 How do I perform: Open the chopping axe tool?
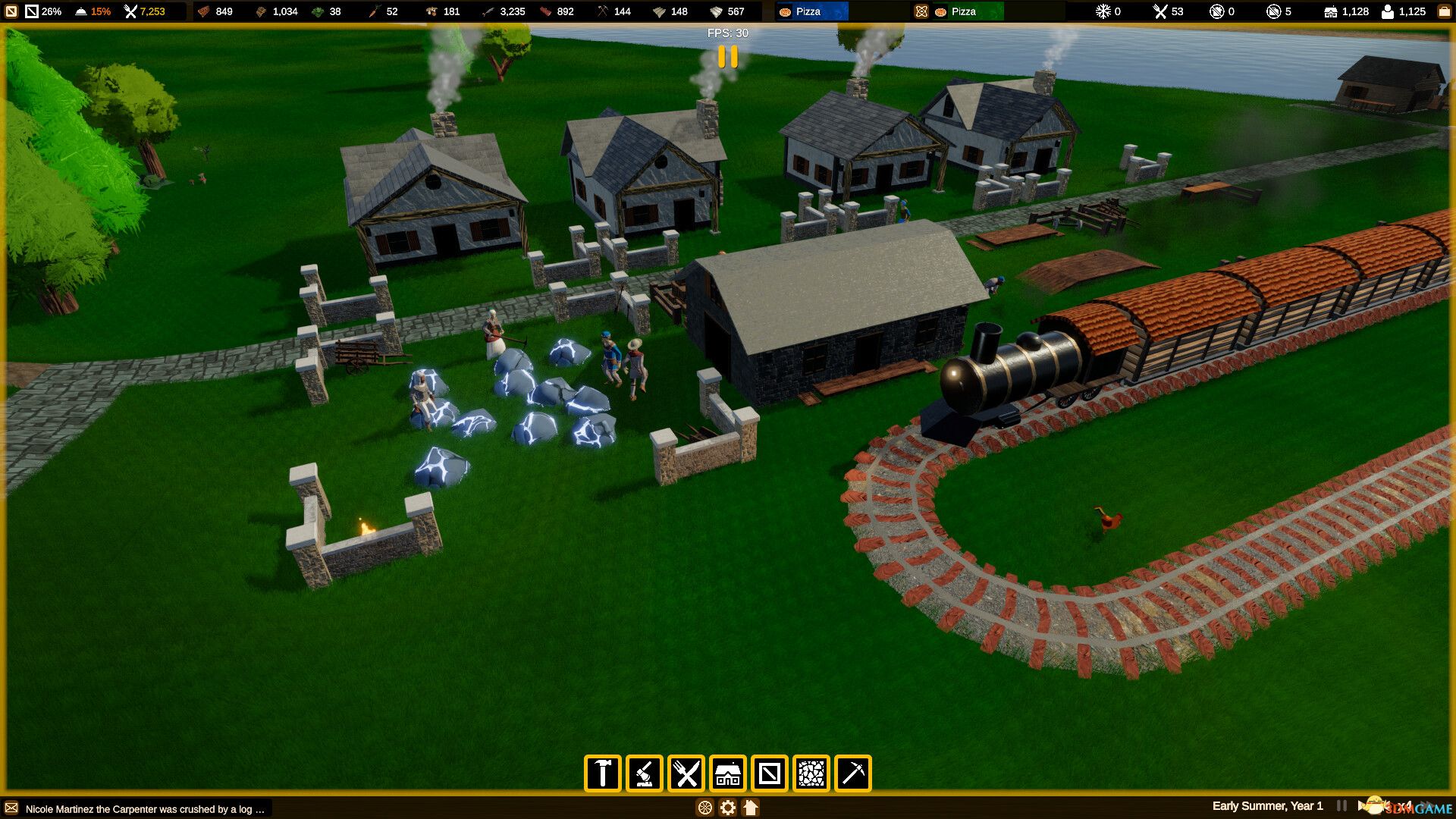[x=644, y=773]
